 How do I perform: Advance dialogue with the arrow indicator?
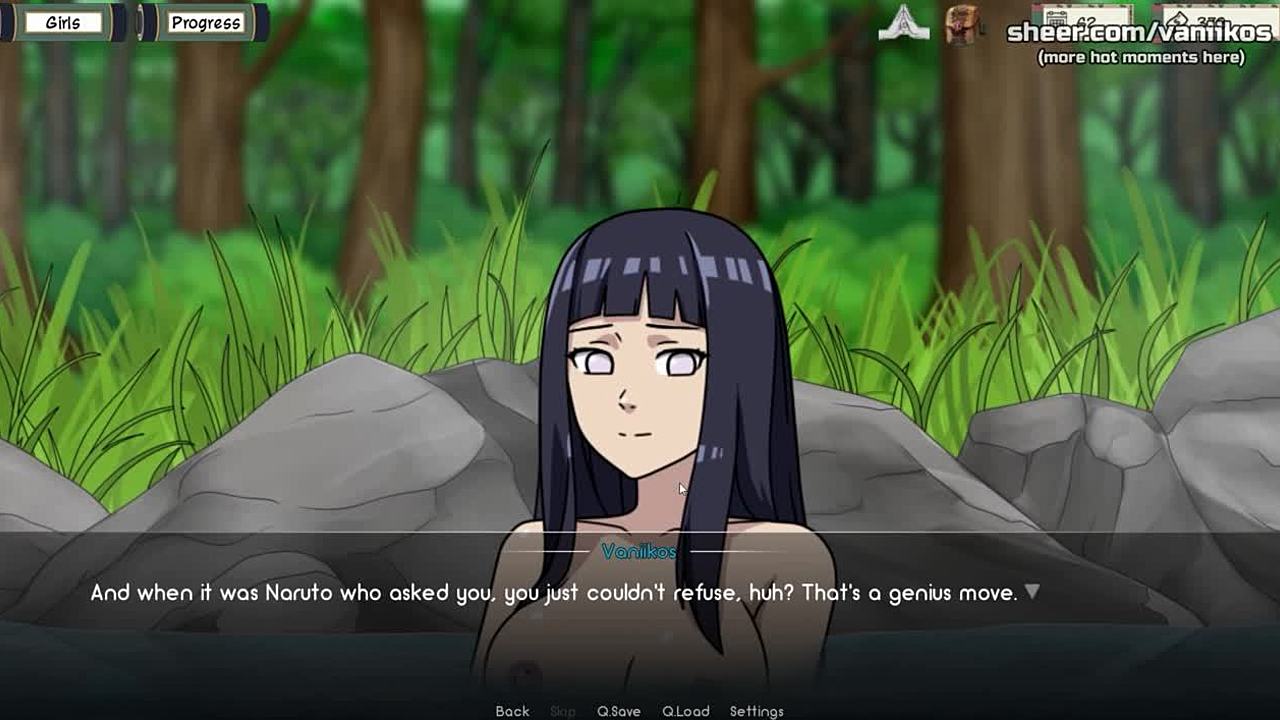(x=1032, y=592)
